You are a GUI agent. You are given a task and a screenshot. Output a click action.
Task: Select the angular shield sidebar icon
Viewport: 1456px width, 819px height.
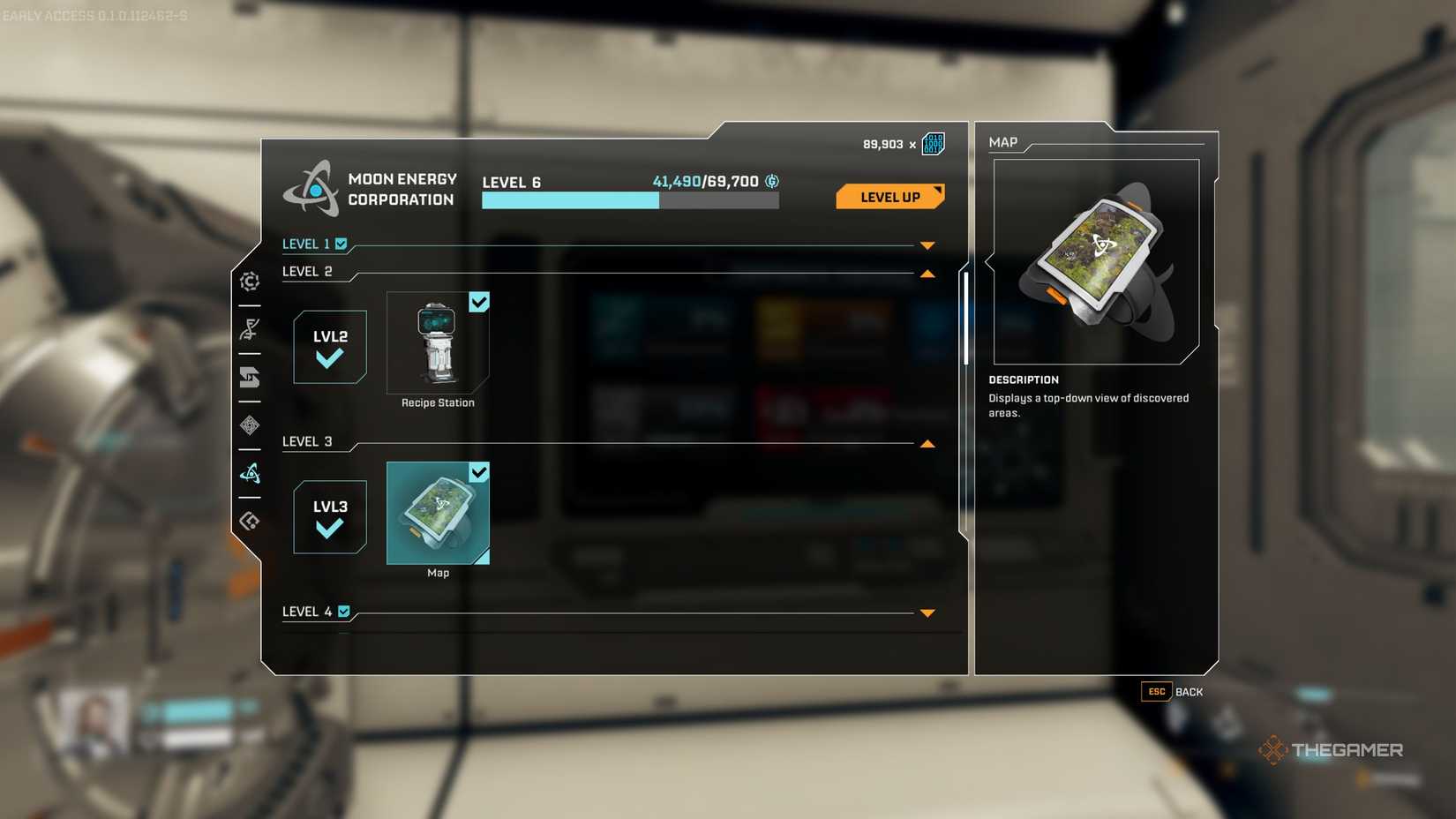250,377
